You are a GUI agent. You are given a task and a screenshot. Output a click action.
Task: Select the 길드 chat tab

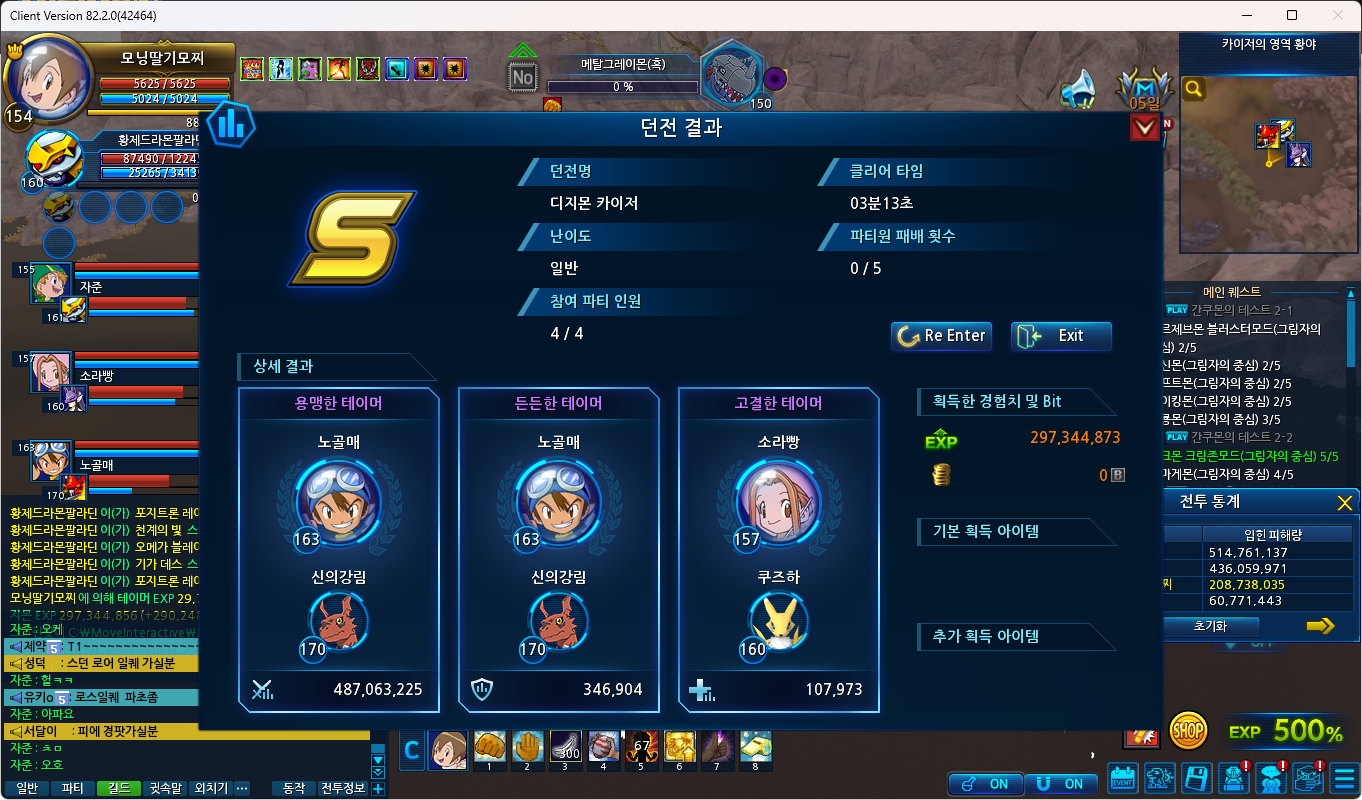tap(119, 788)
